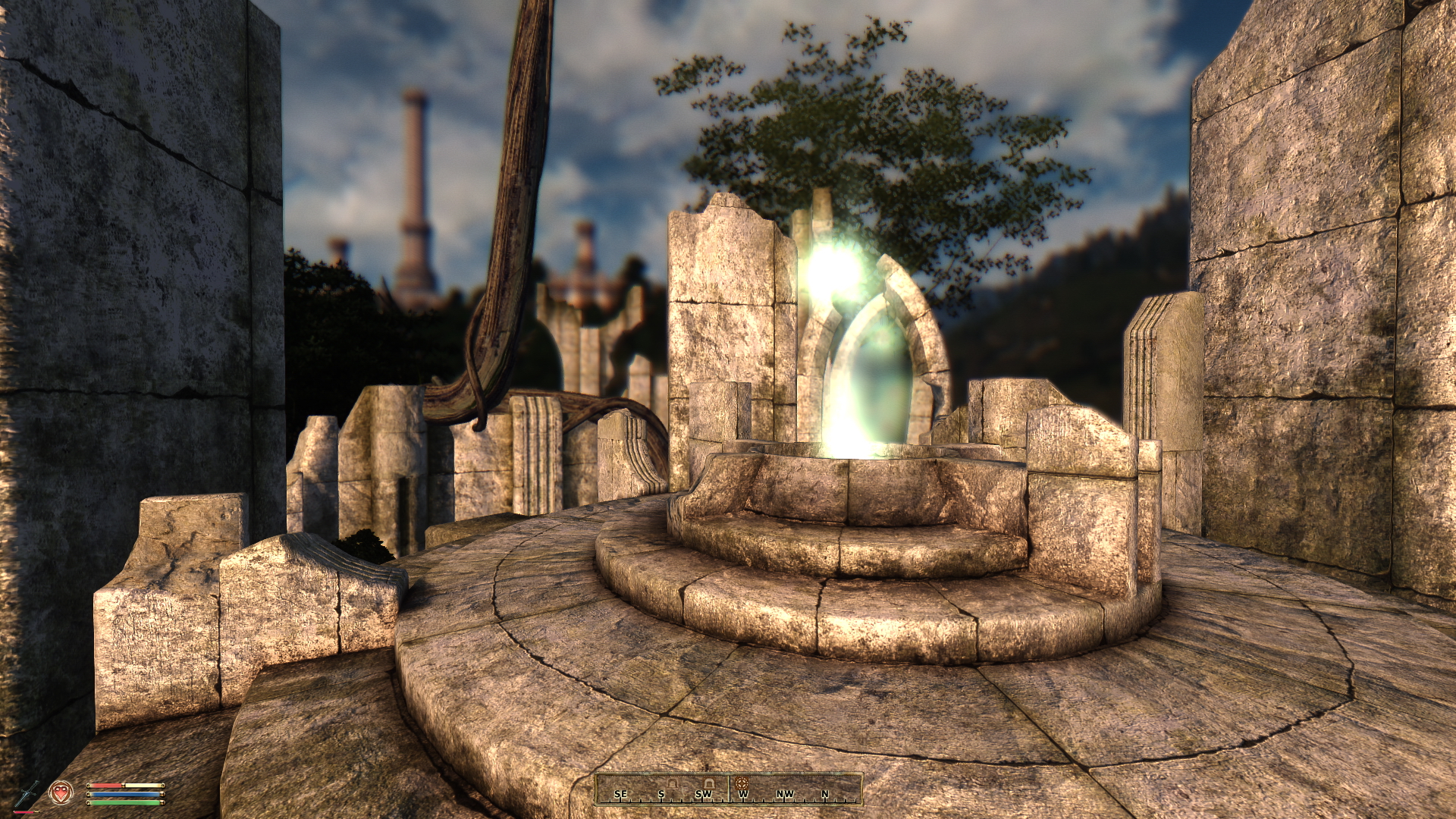Screen dimensions: 1456x819
Task: Select the equipped sword weapon icon
Action: (x=28, y=794)
